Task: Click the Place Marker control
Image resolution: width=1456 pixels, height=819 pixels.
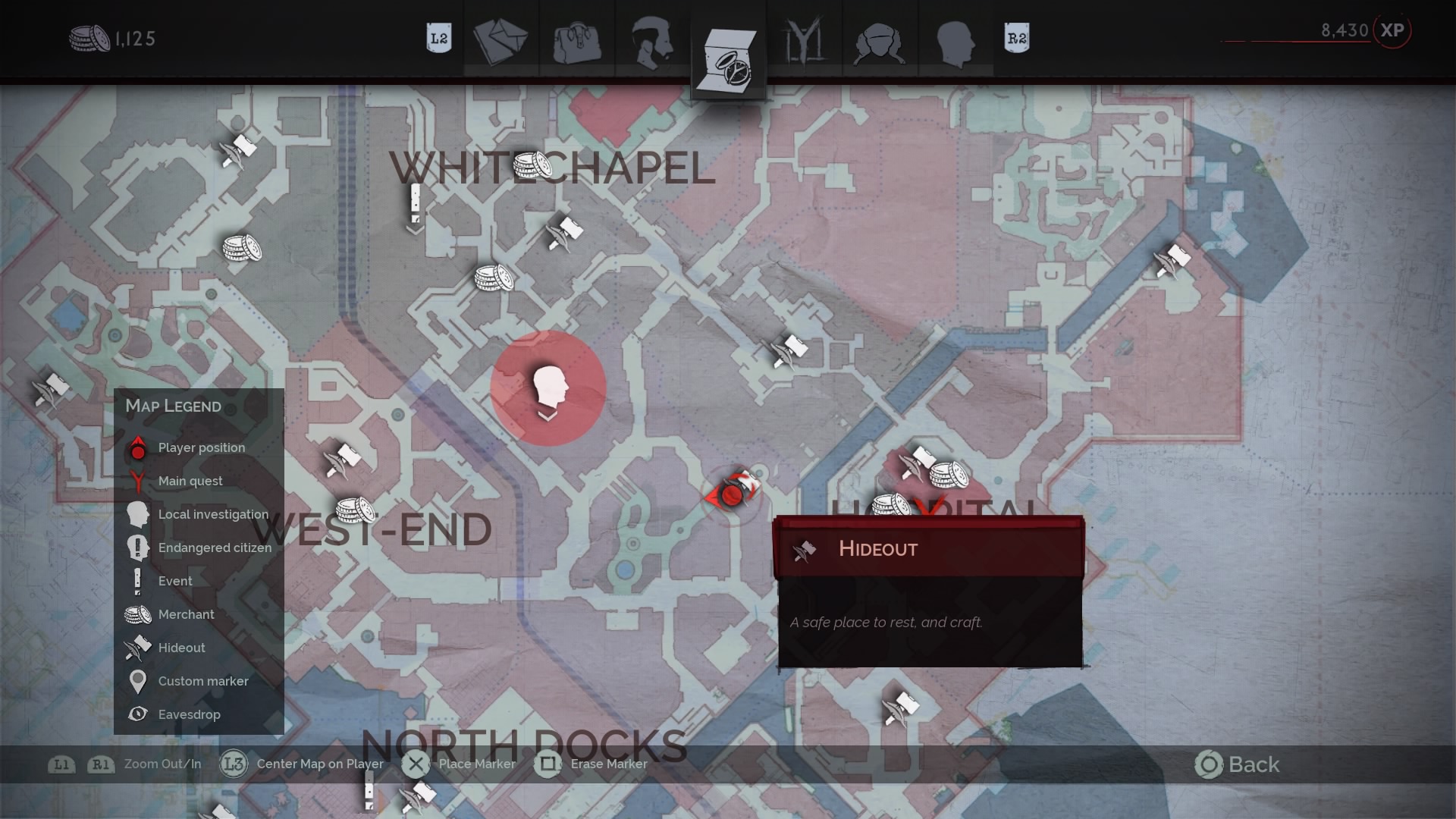Action: point(416,764)
